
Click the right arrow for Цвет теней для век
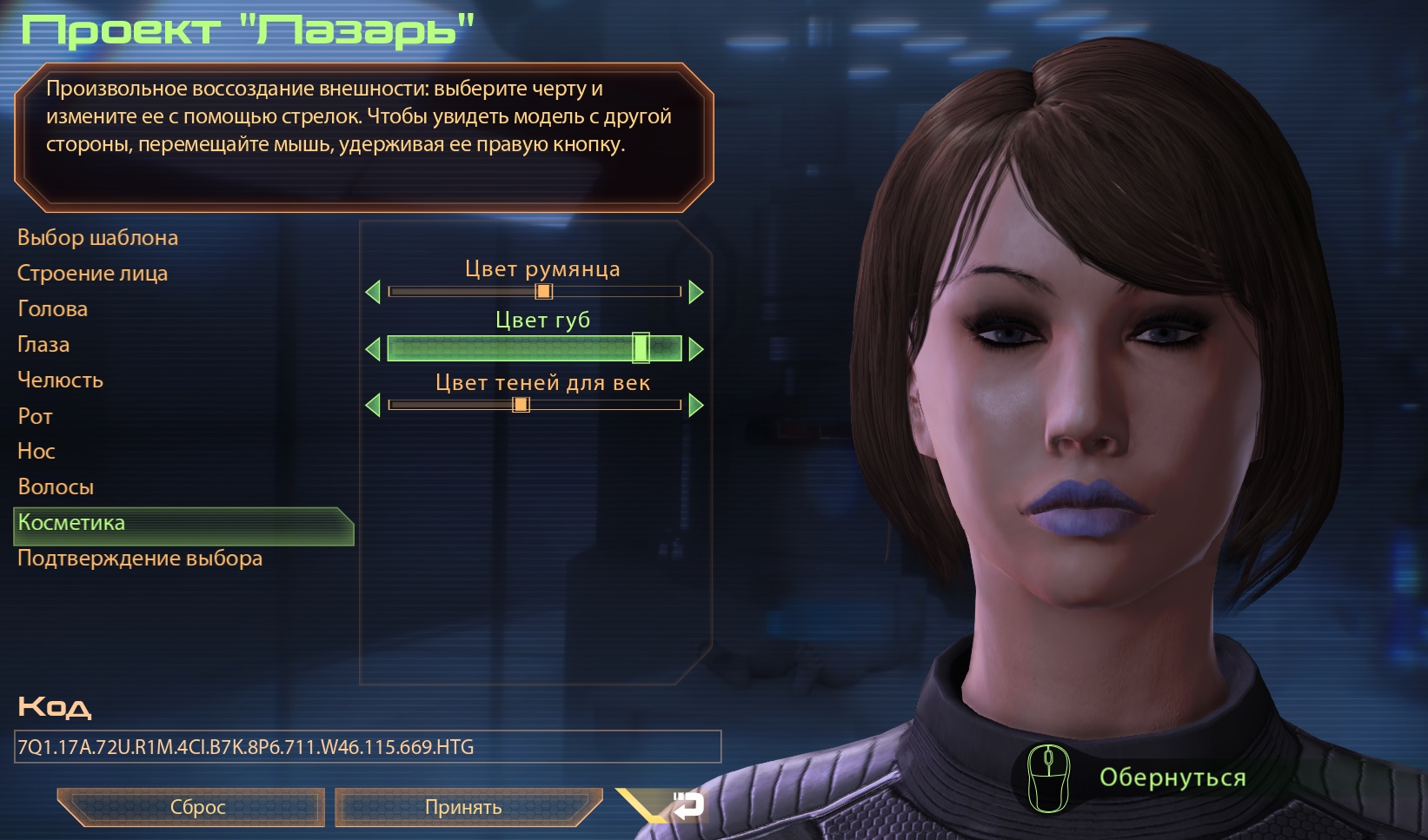point(695,405)
